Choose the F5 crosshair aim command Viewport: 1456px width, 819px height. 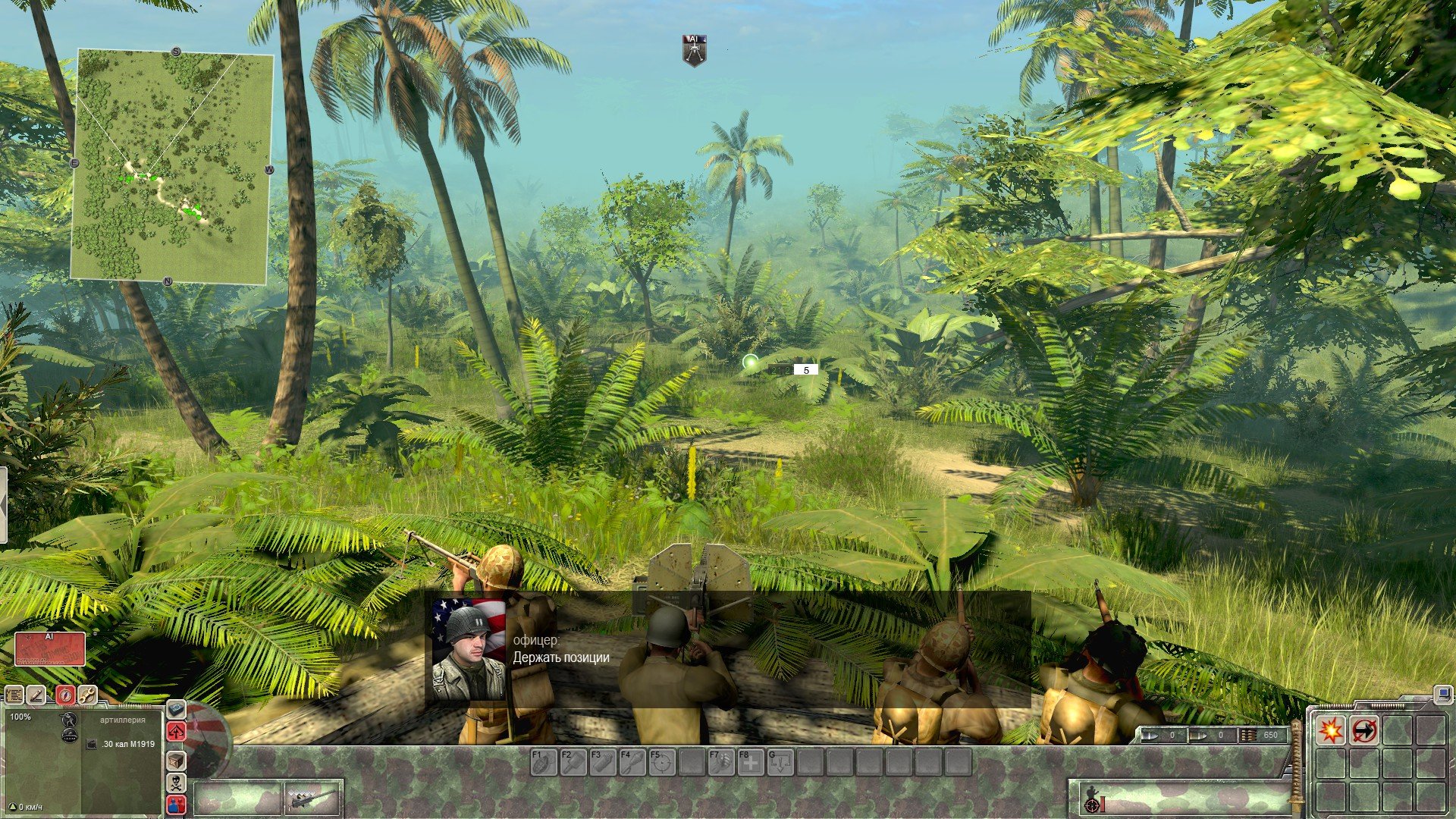tap(661, 762)
